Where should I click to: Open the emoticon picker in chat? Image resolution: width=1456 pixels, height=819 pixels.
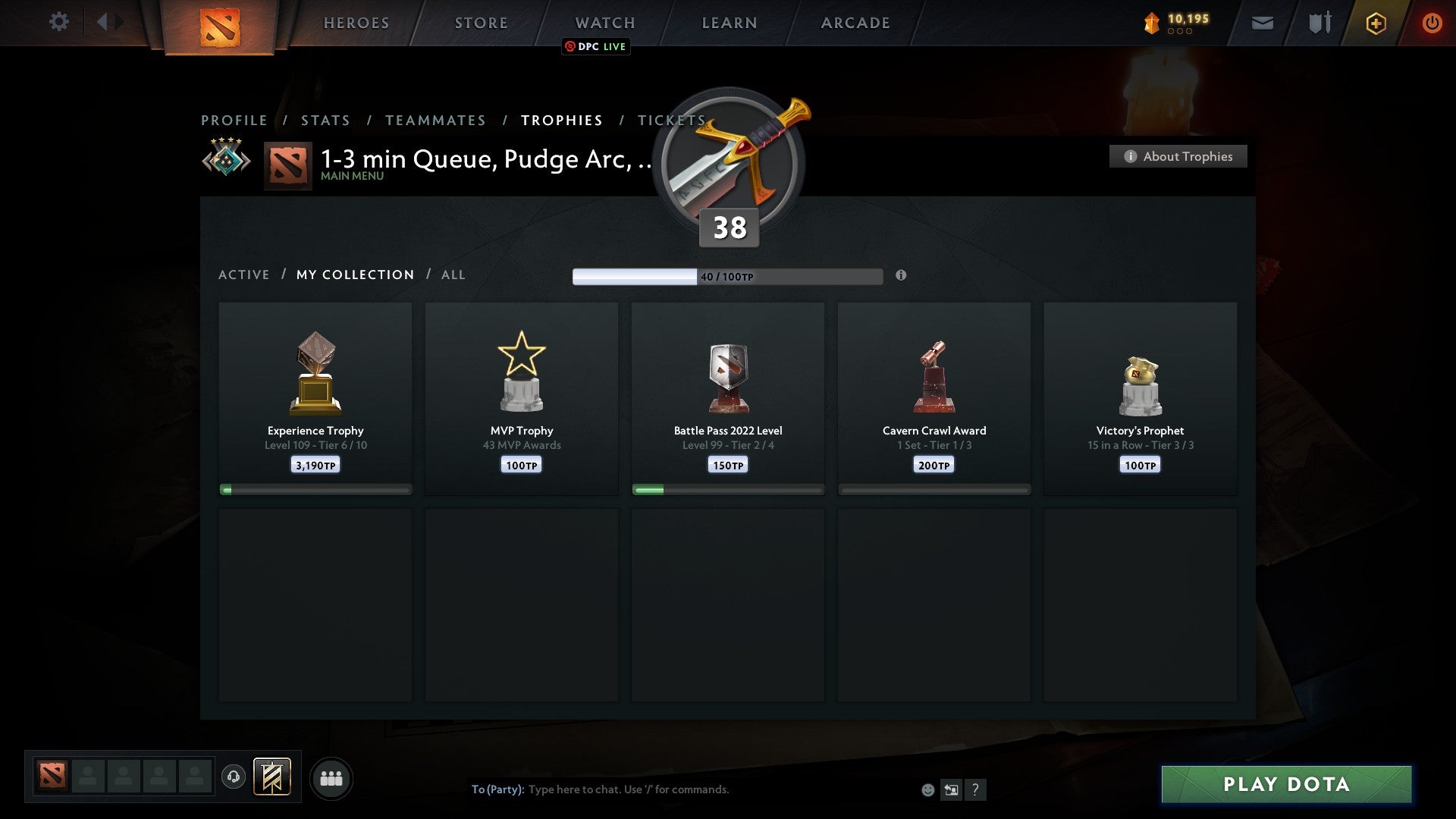tap(928, 789)
